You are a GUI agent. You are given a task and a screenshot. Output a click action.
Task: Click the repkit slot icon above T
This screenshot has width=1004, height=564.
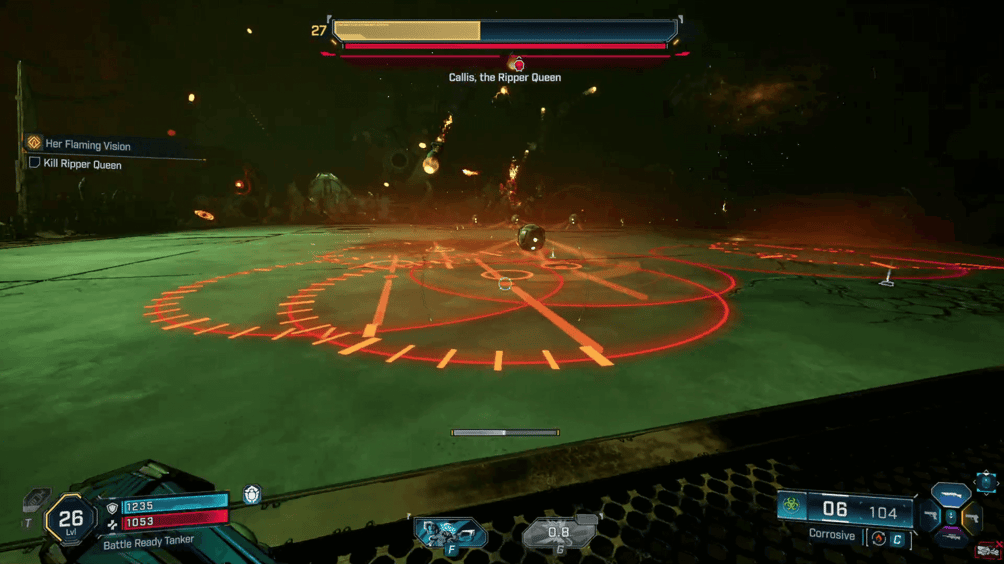pyautogui.click(x=35, y=499)
